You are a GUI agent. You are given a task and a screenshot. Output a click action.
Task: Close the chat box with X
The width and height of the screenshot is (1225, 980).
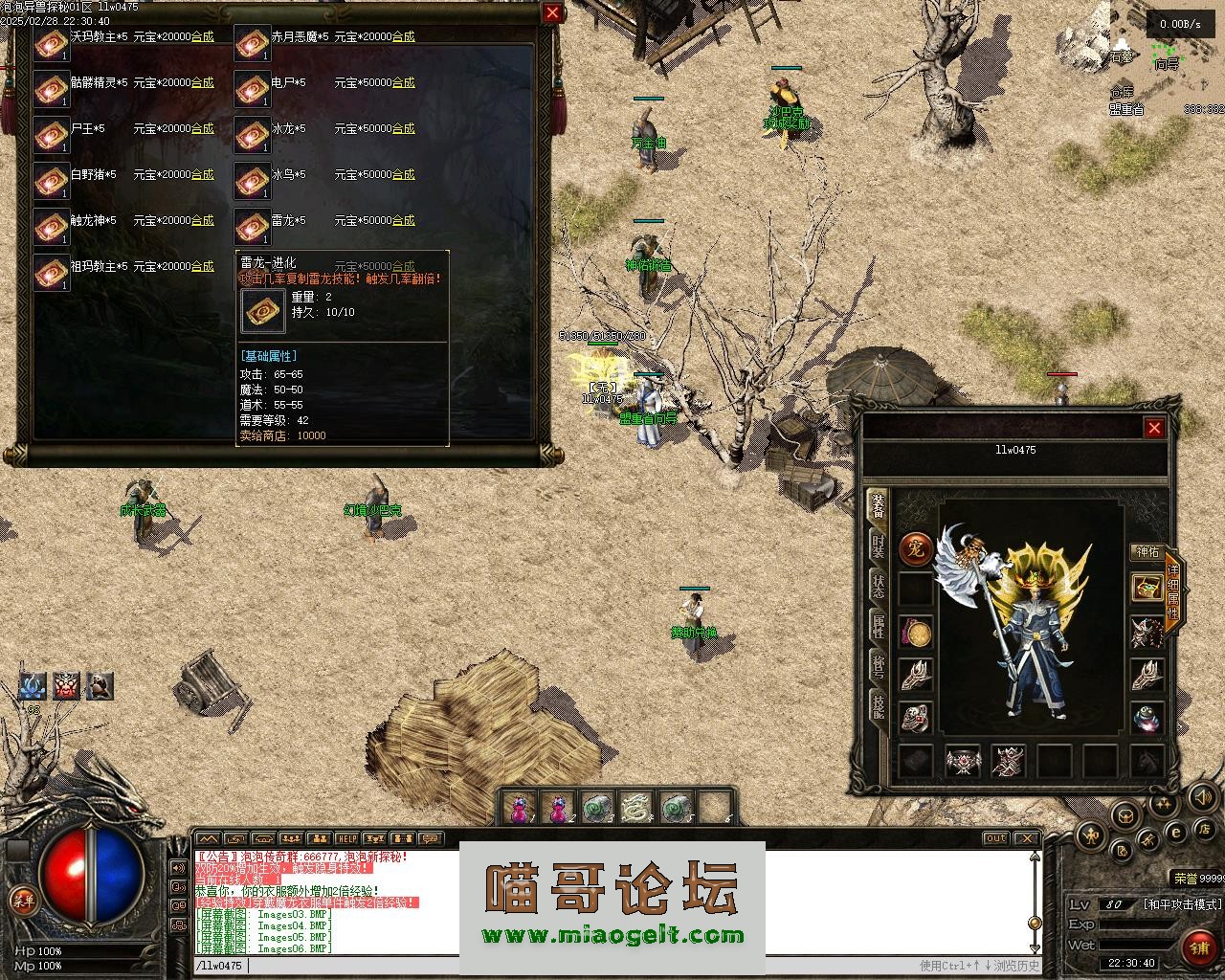[1027, 838]
